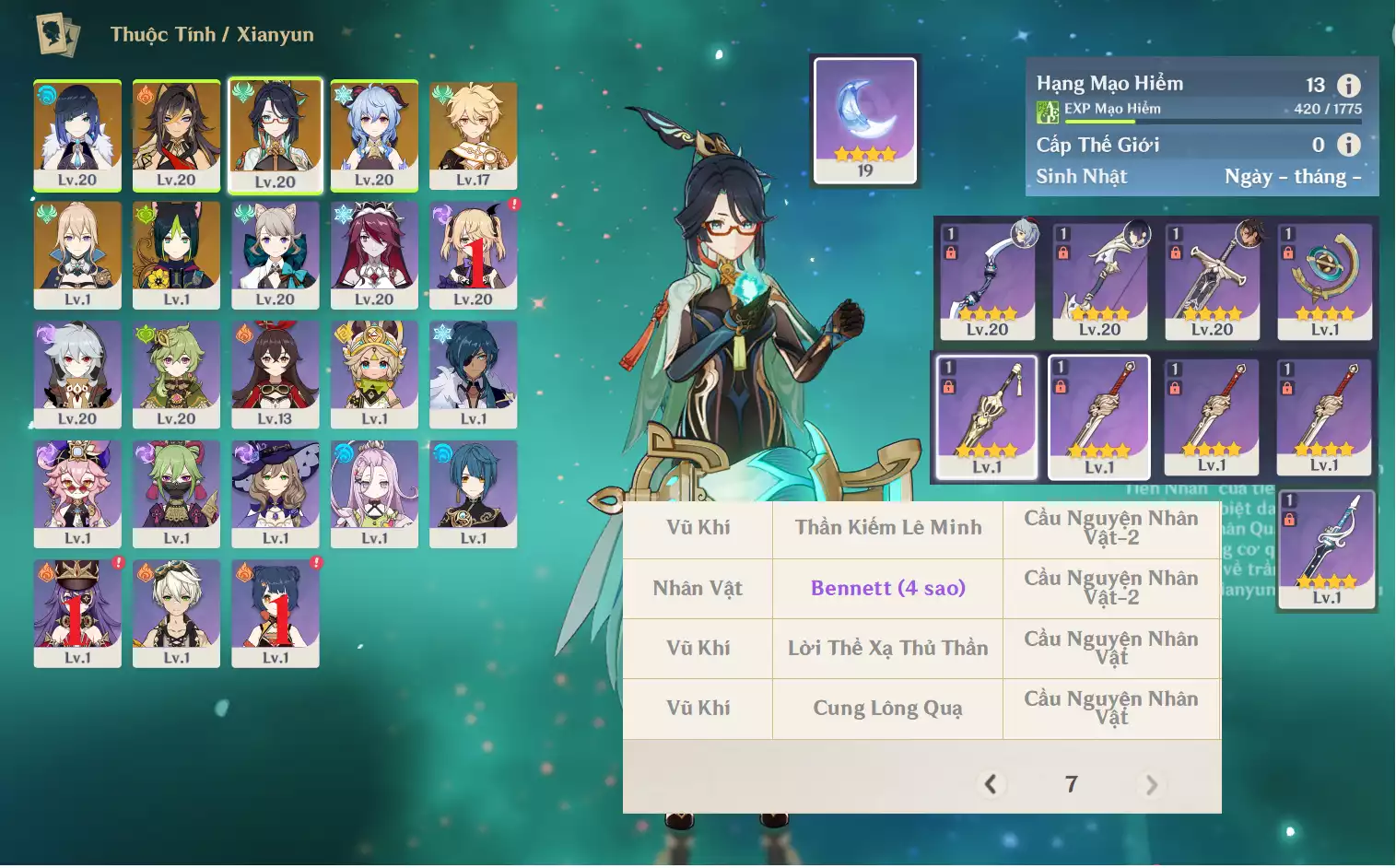Go to the next page of the table
The width and height of the screenshot is (1396, 868).
click(x=1151, y=784)
